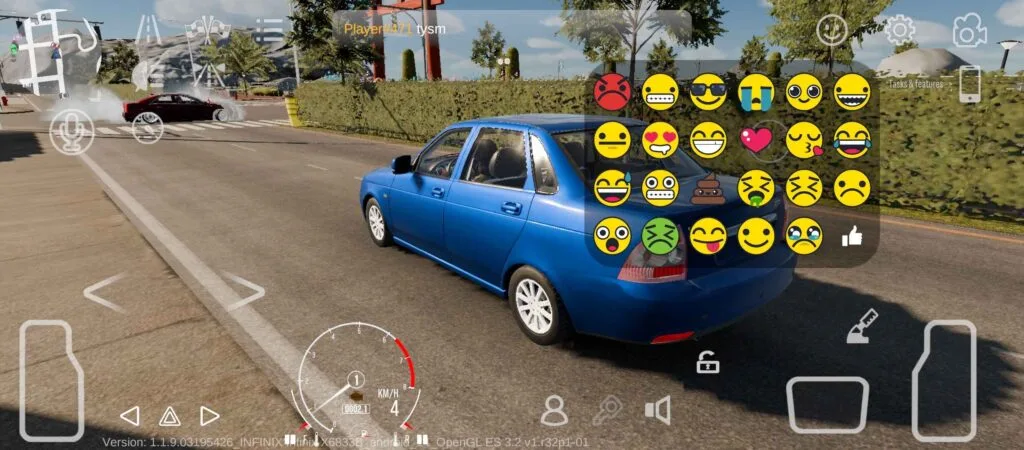Open the phone tasks and features
Image resolution: width=1024 pixels, height=450 pixels.
969,84
